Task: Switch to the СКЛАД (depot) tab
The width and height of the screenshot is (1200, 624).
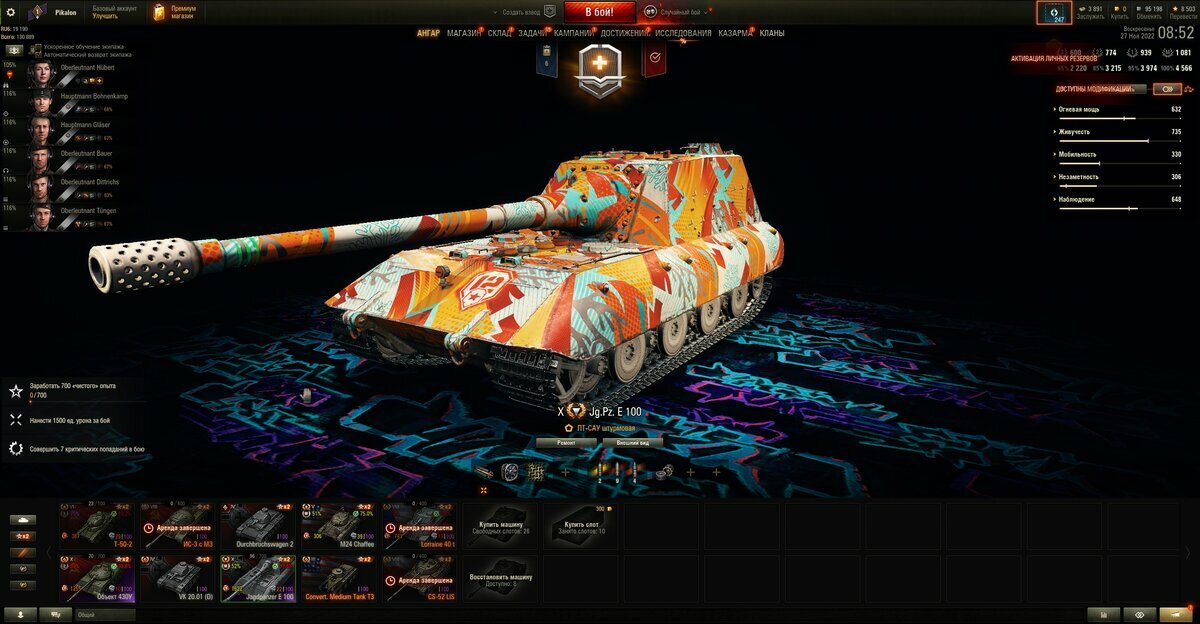Action: click(500, 33)
